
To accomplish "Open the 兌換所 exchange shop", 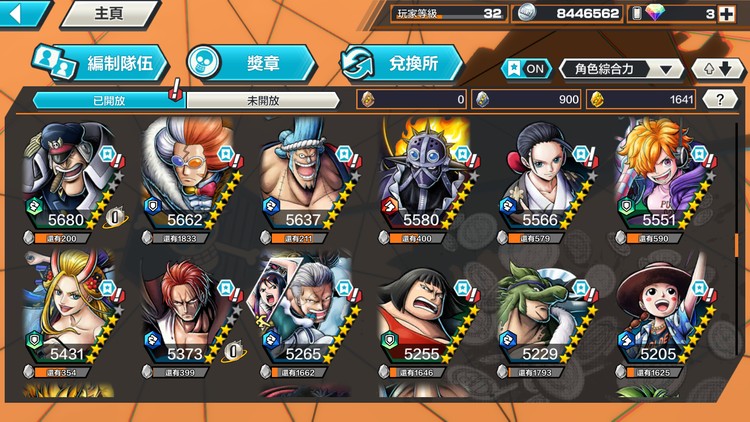I will coord(402,63).
